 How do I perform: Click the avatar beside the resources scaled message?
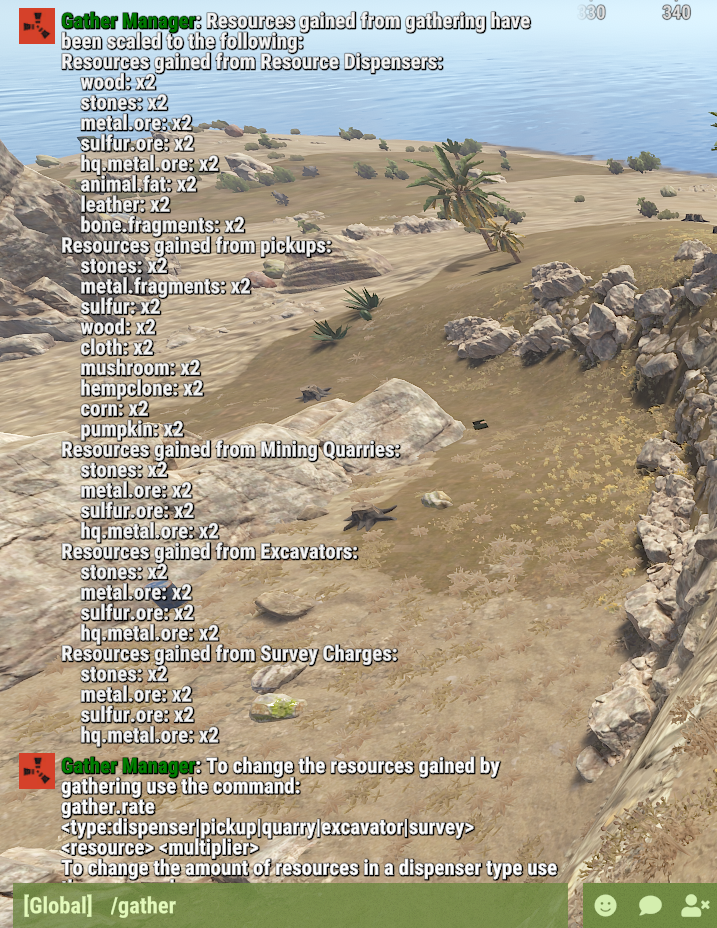(37, 26)
